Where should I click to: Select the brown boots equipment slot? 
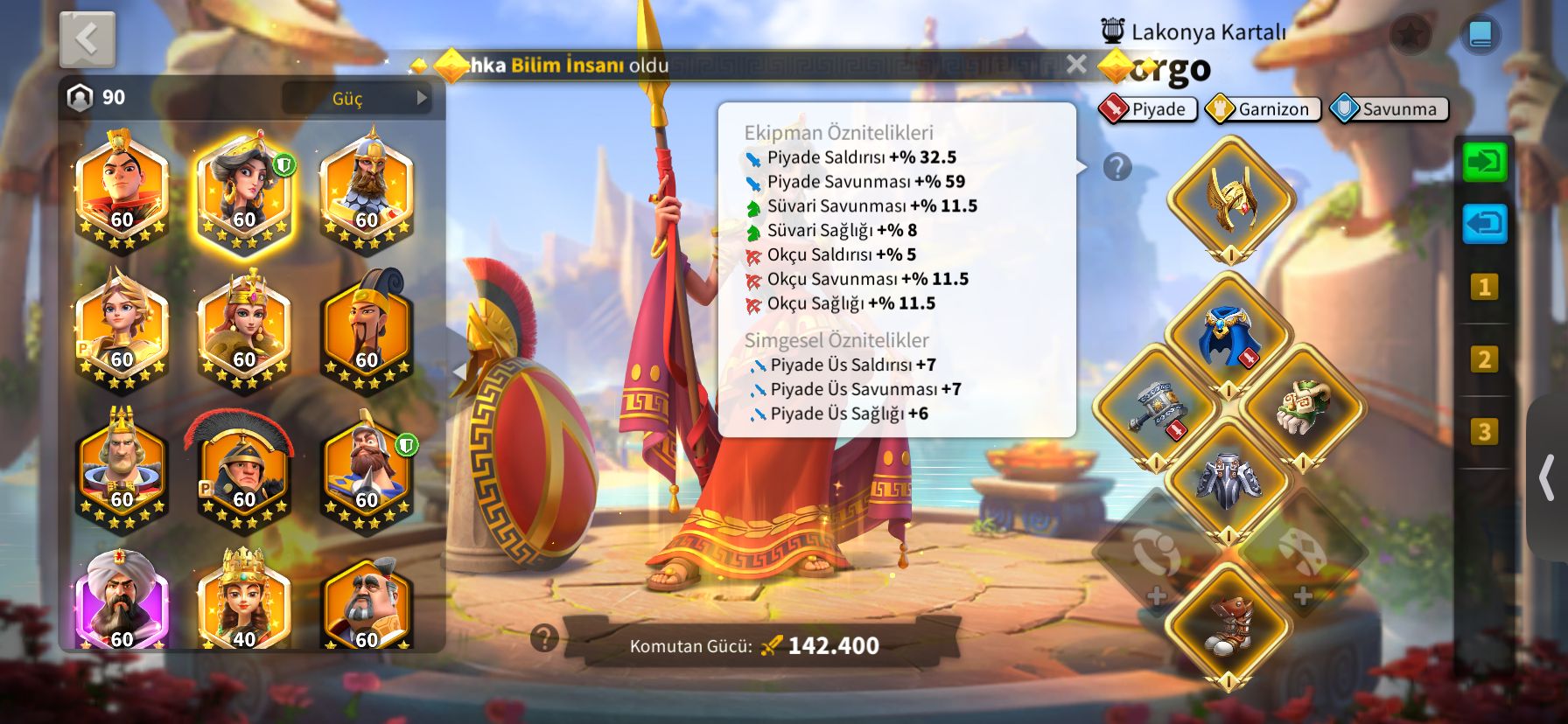1228,625
